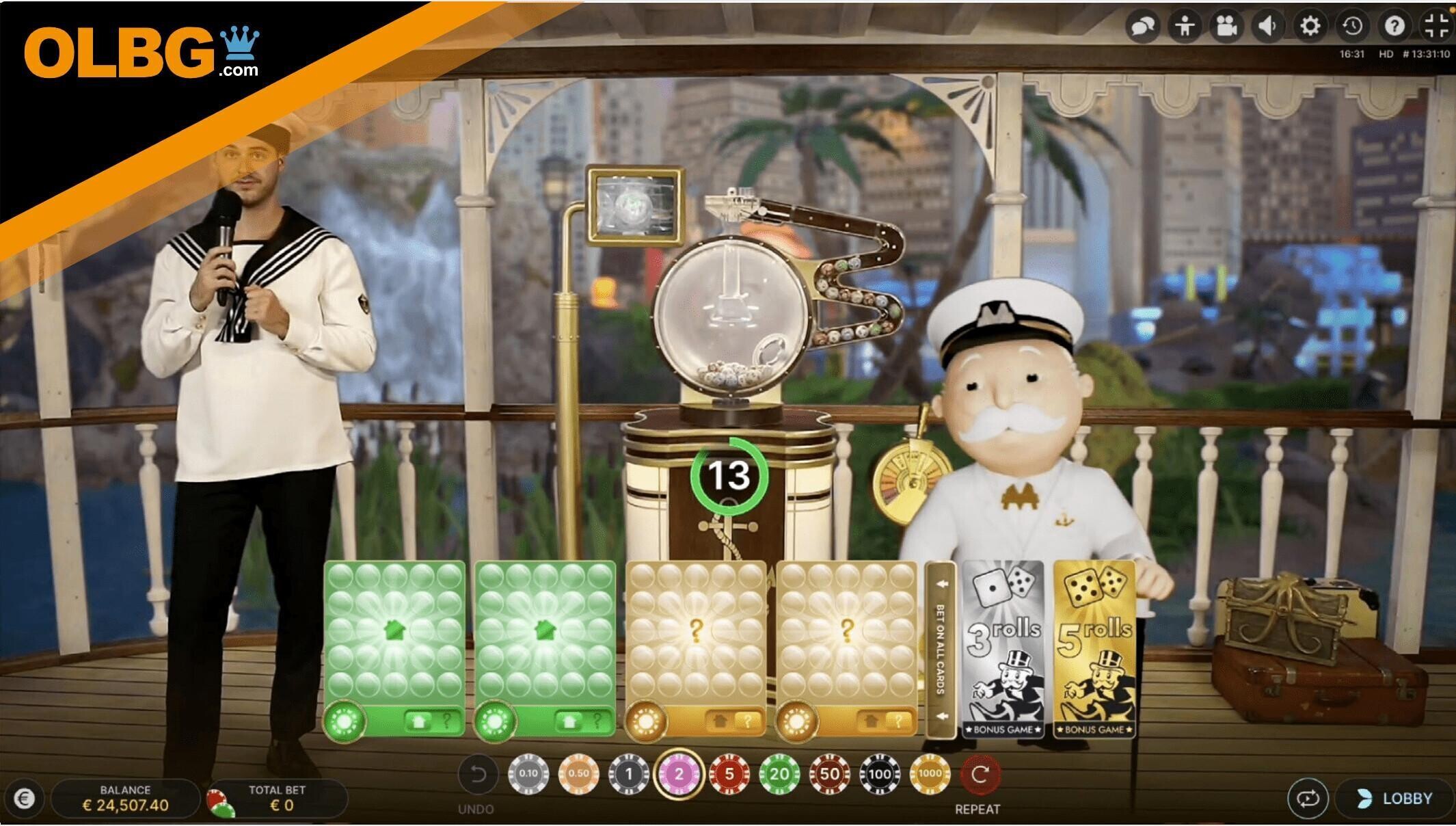
Task: Bet on the 3 rolls bonus game card
Action: pos(1003,648)
